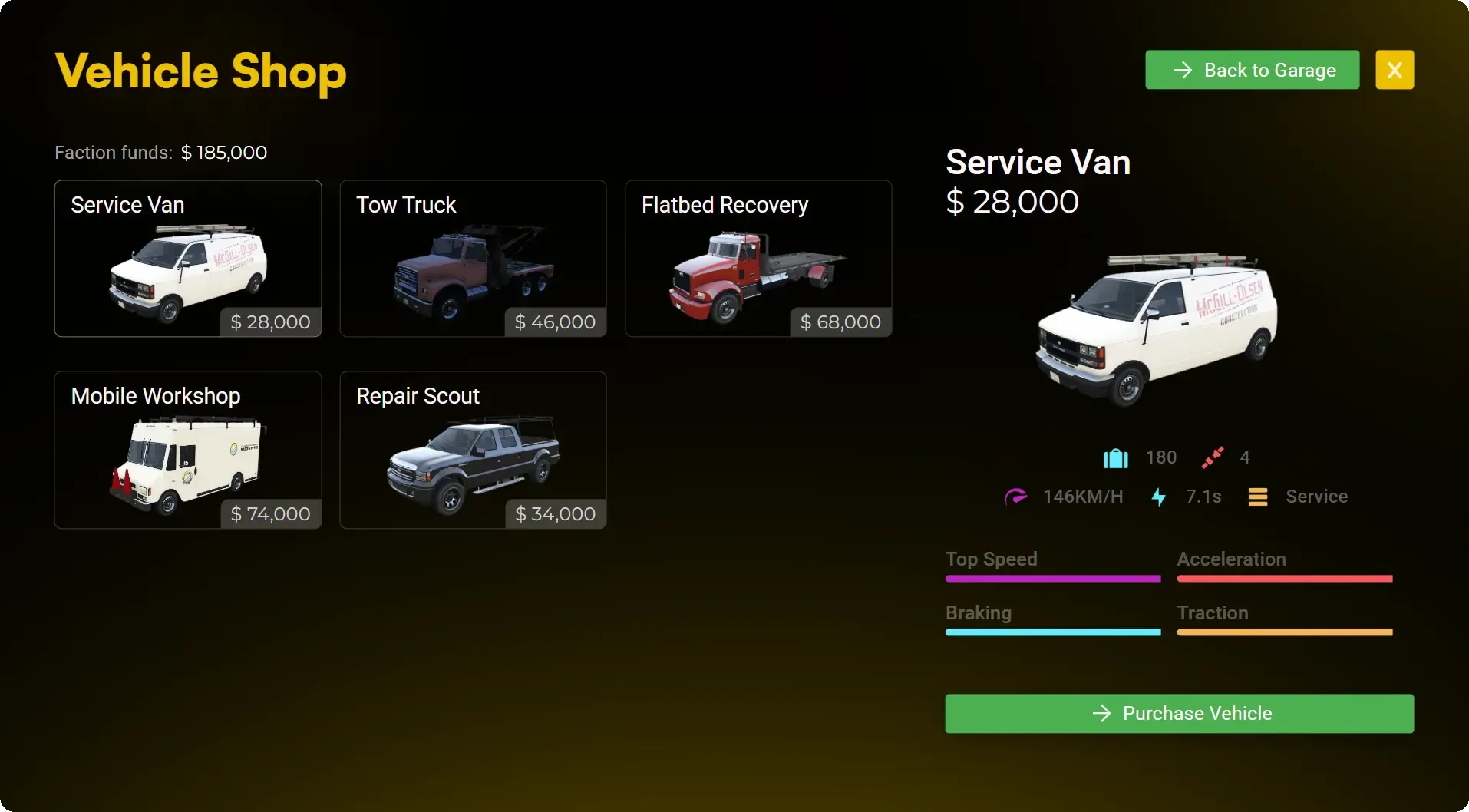
Task: Click the red seatbelt seats icon
Action: [1213, 457]
